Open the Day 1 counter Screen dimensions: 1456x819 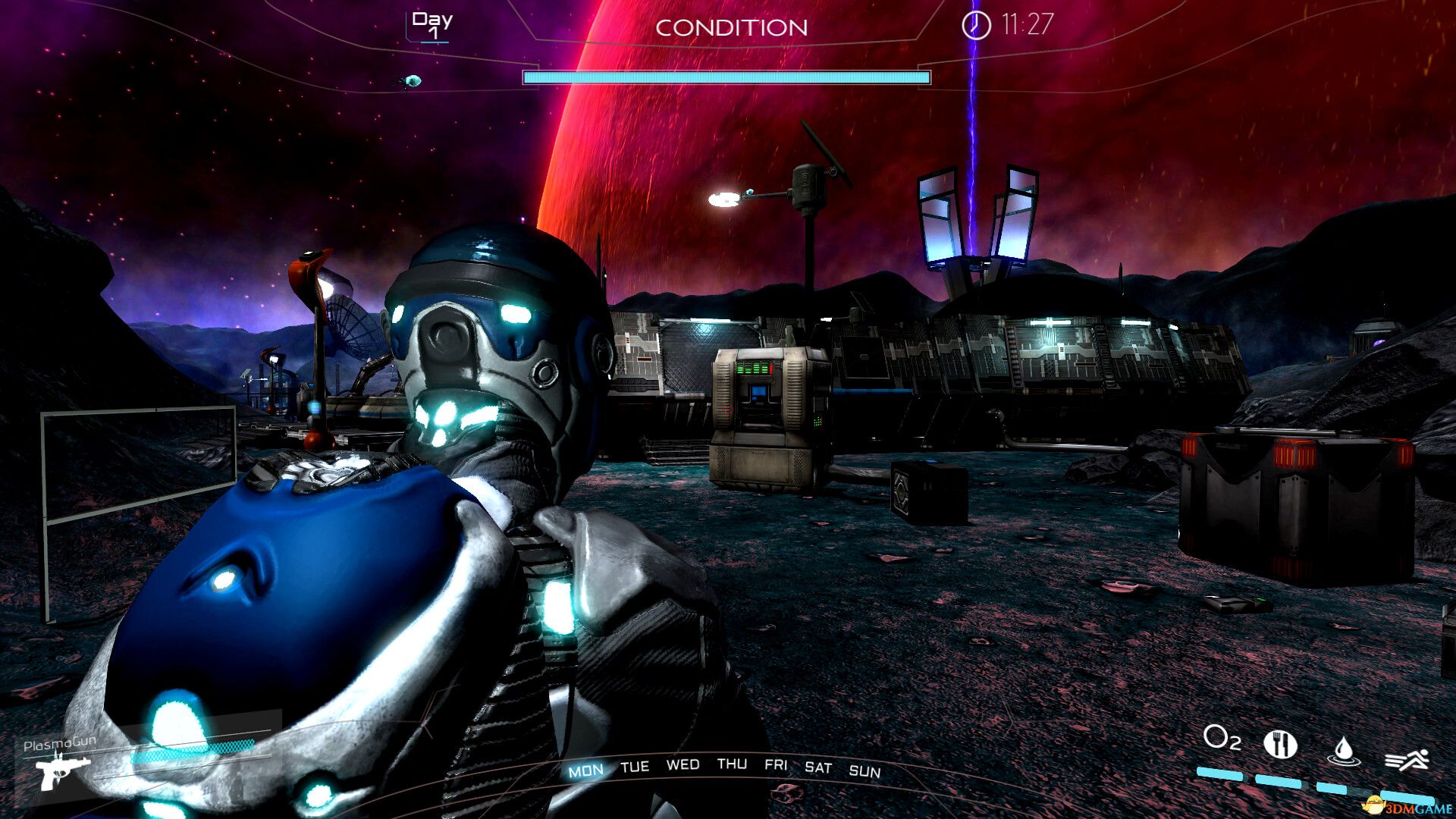tap(432, 25)
